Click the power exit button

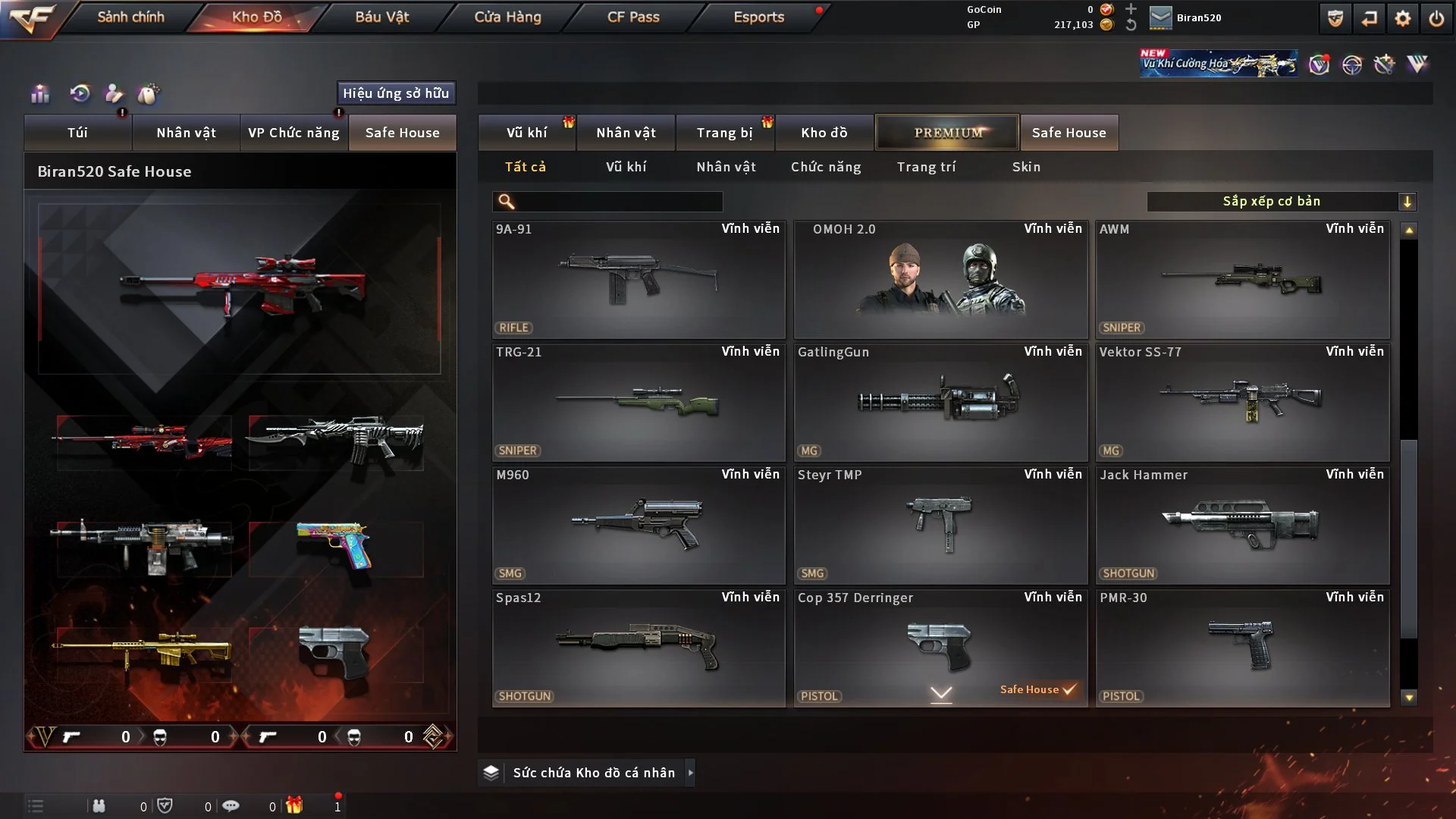point(1436,18)
